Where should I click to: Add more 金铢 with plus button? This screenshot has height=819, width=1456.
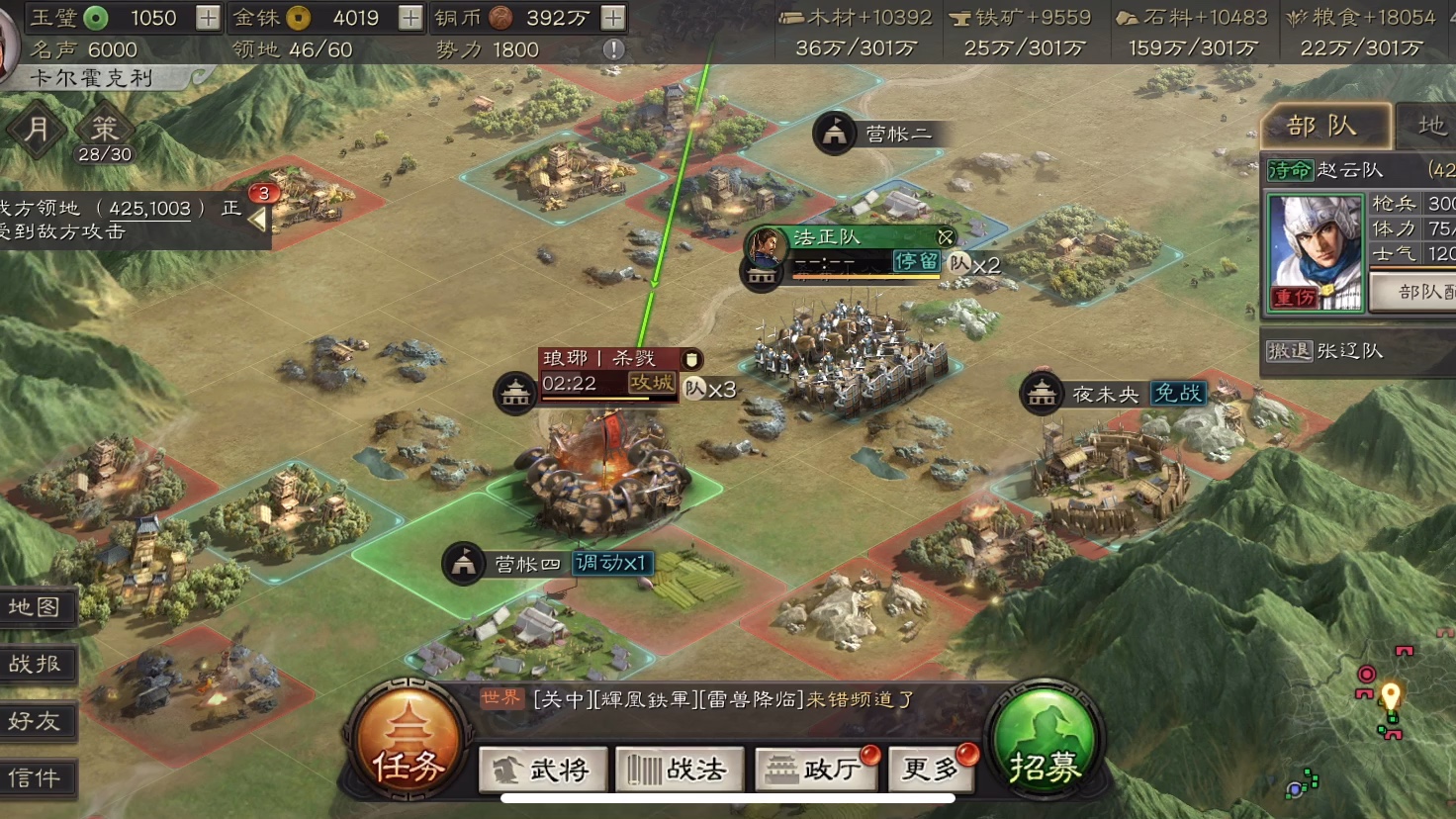410,18
